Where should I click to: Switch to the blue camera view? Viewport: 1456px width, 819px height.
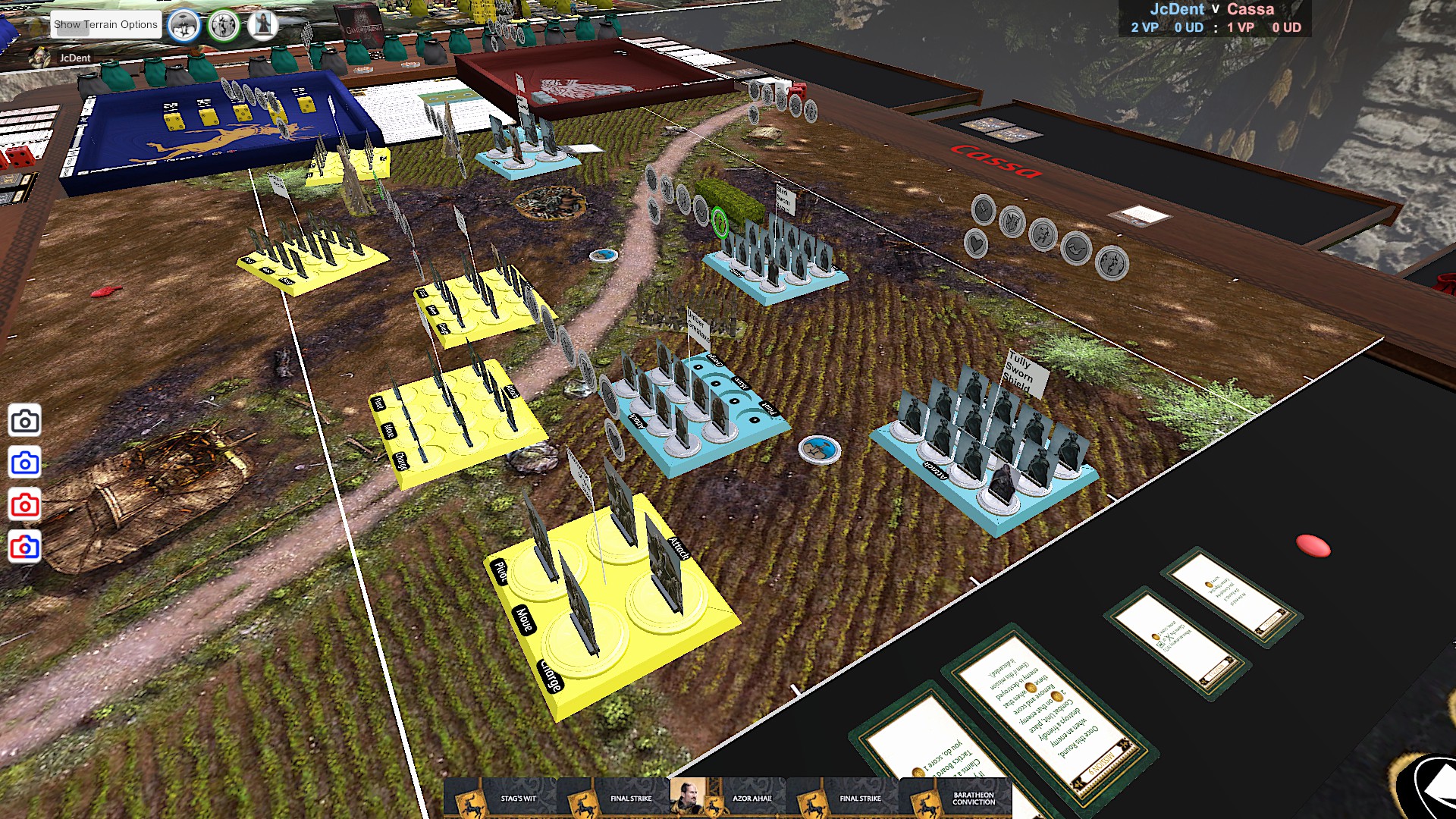click(x=25, y=463)
